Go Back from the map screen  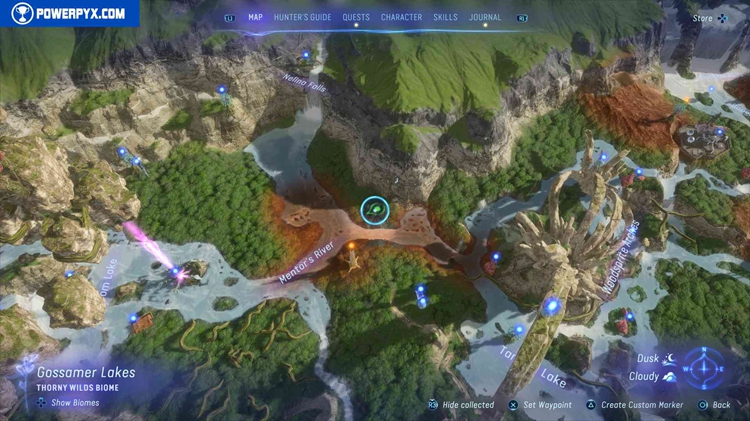716,405
